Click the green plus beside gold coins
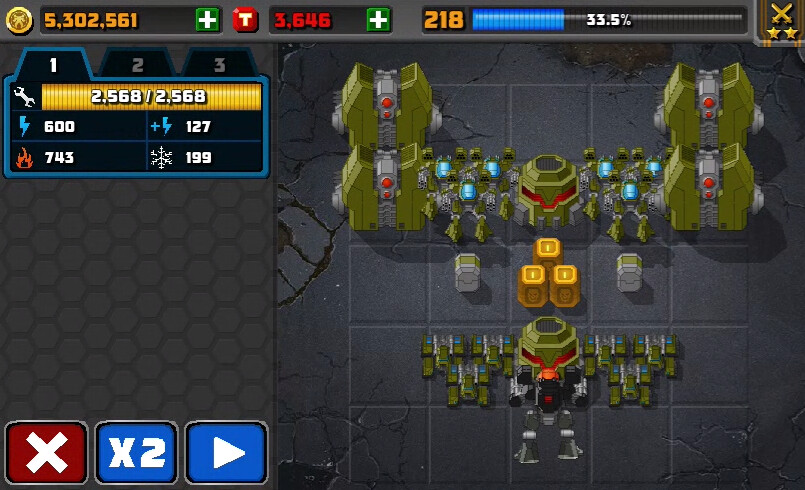Image resolution: width=805 pixels, height=490 pixels. 207,19
